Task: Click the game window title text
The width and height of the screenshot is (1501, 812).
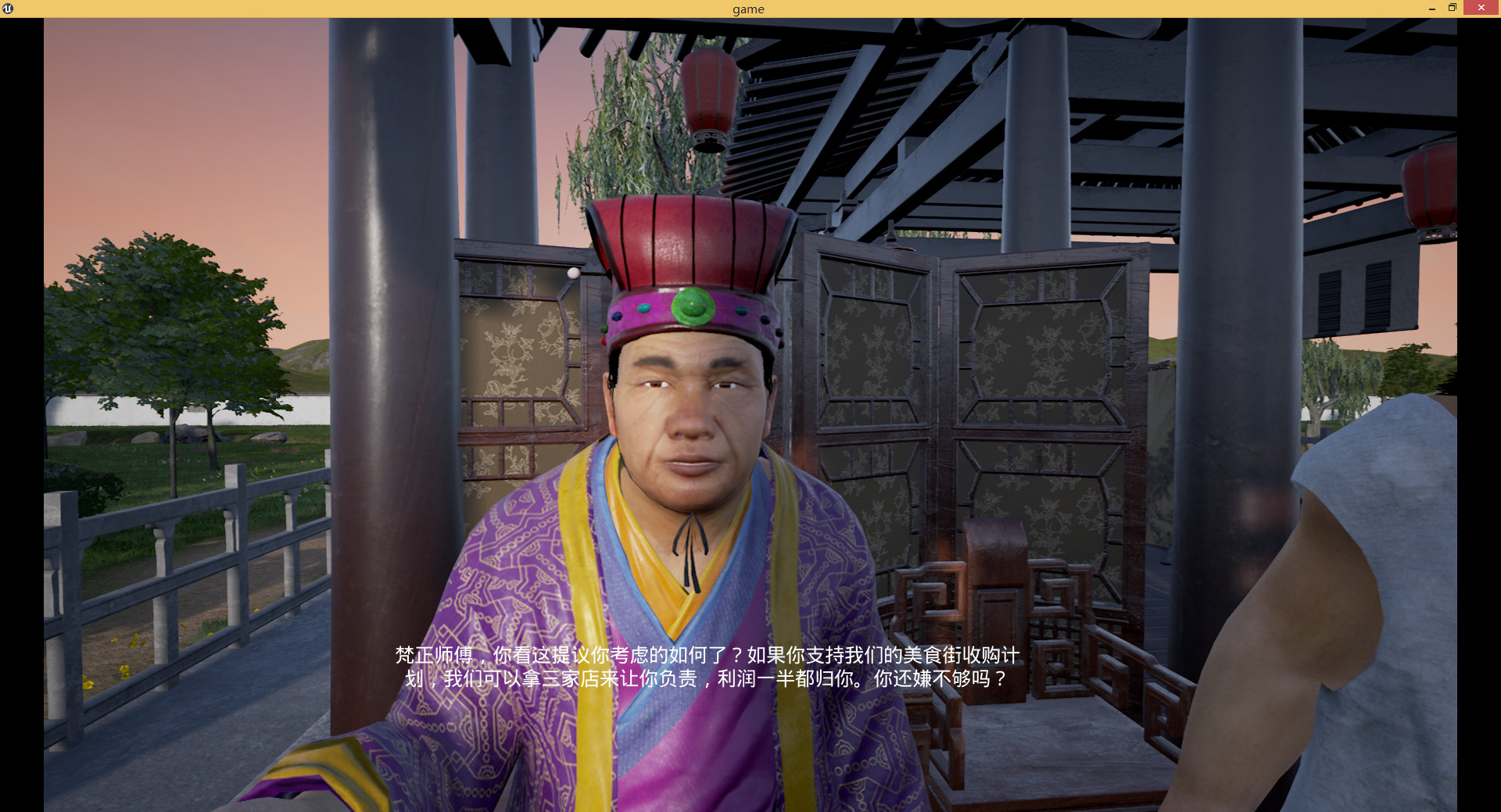Action: (747, 9)
